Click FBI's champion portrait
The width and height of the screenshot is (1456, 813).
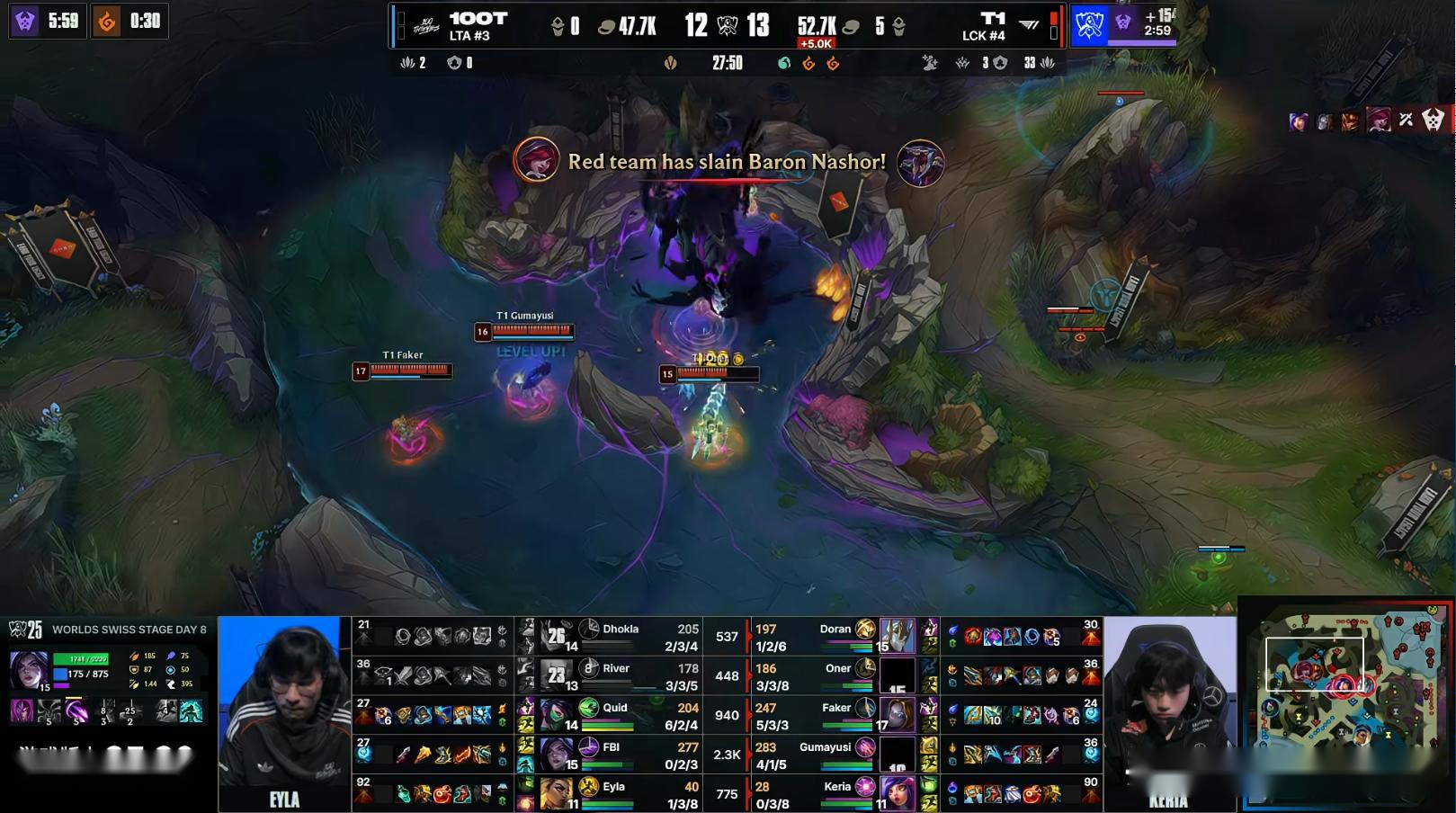point(558,754)
